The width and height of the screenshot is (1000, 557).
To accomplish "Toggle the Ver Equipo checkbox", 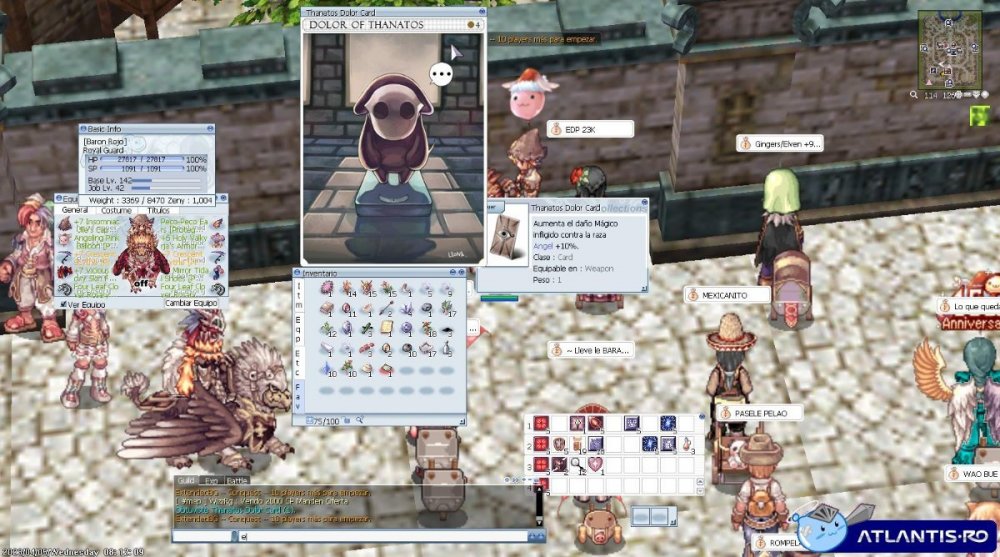I will [x=63, y=303].
